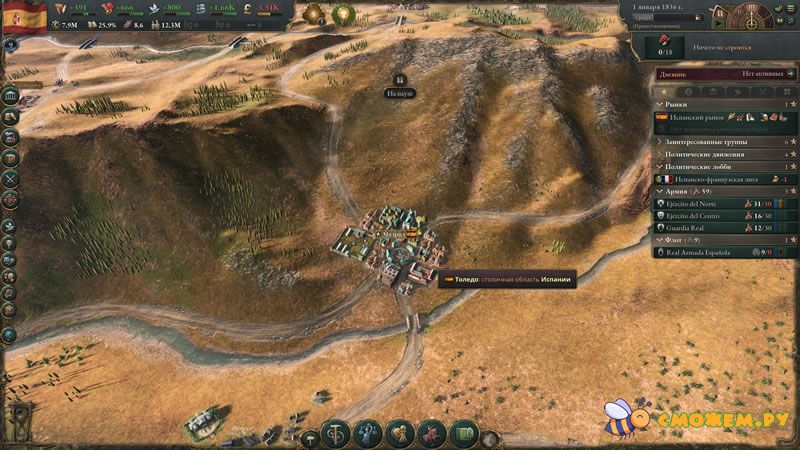Image resolution: width=800 pixels, height=450 pixels.
Task: Open the crossed swords military side icon
Action: point(10,177)
